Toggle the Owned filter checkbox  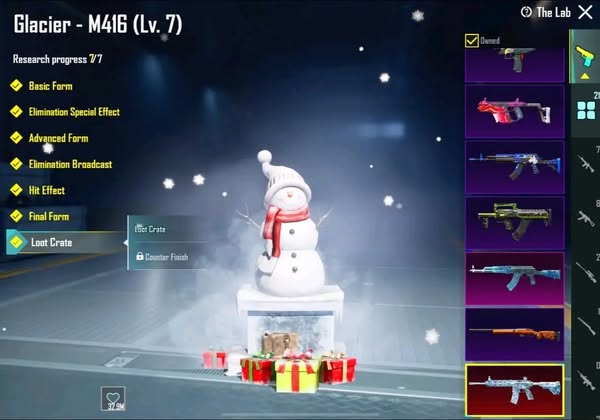pos(472,41)
